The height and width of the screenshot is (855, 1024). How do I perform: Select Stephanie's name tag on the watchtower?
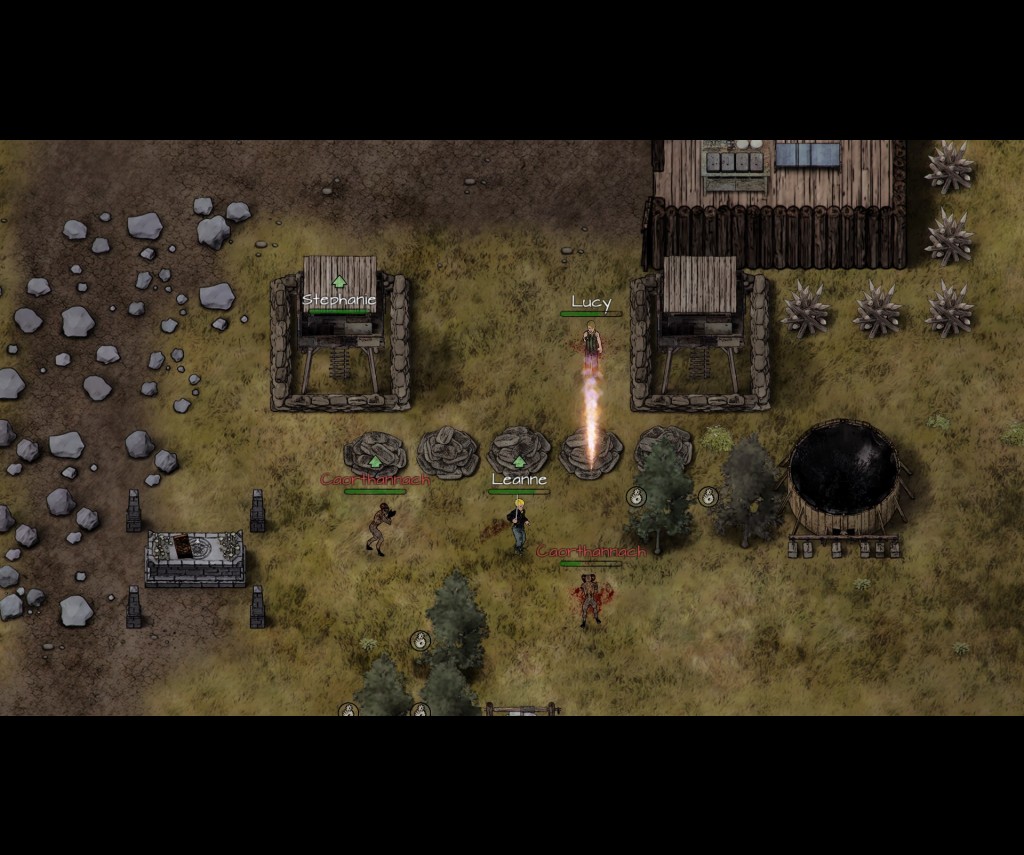pos(339,300)
